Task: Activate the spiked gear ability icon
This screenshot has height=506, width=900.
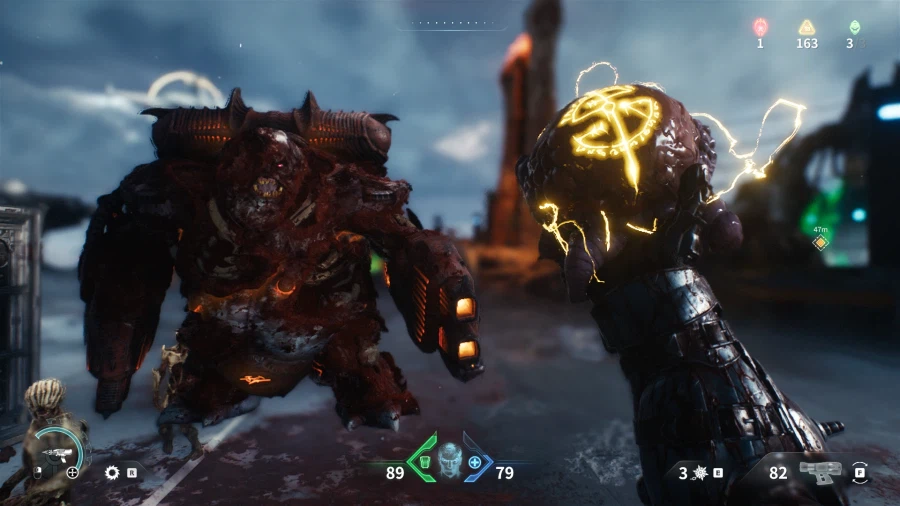Action: coord(111,471)
